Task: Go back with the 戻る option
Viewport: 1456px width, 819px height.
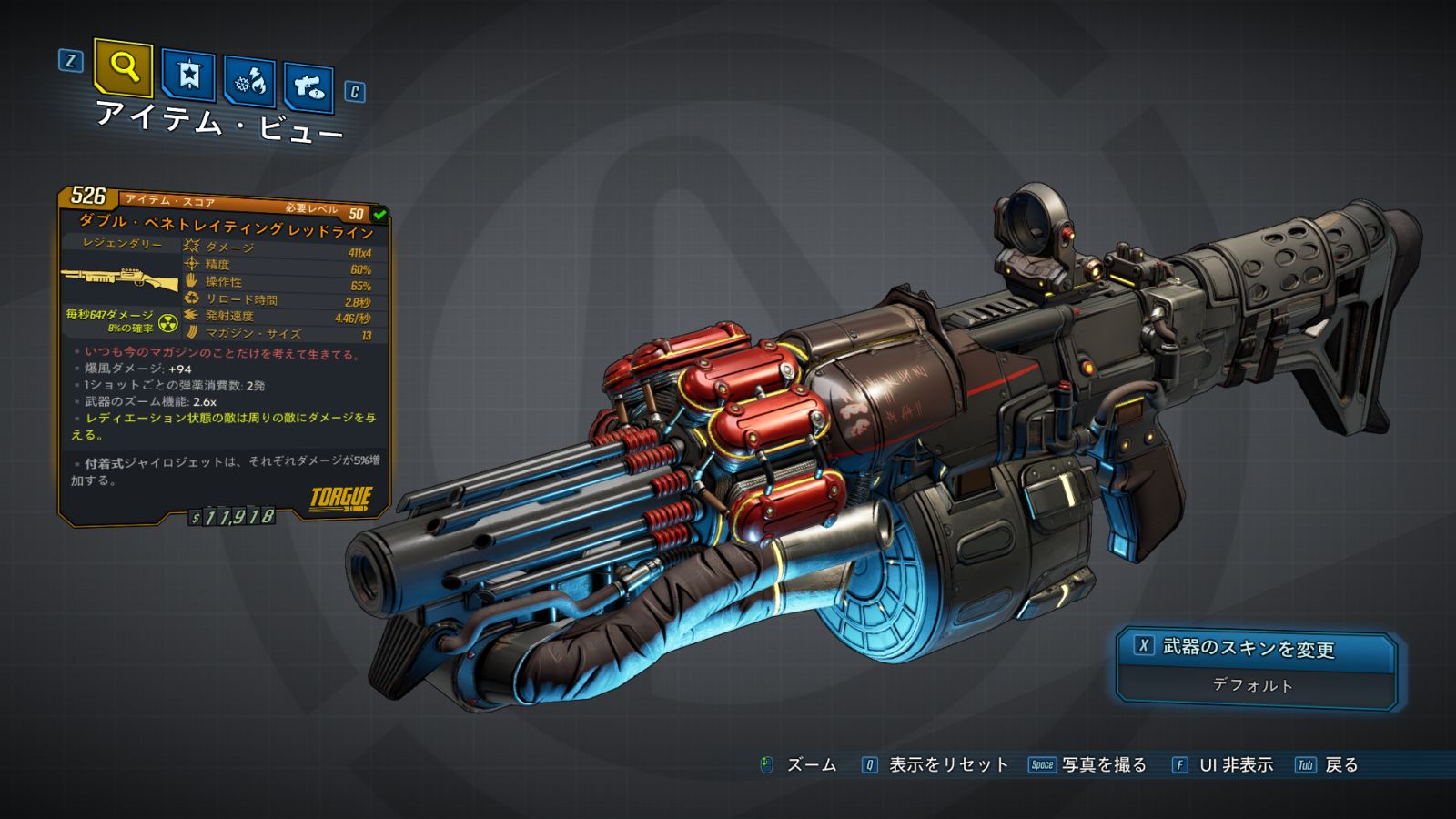Action: 1328,765
